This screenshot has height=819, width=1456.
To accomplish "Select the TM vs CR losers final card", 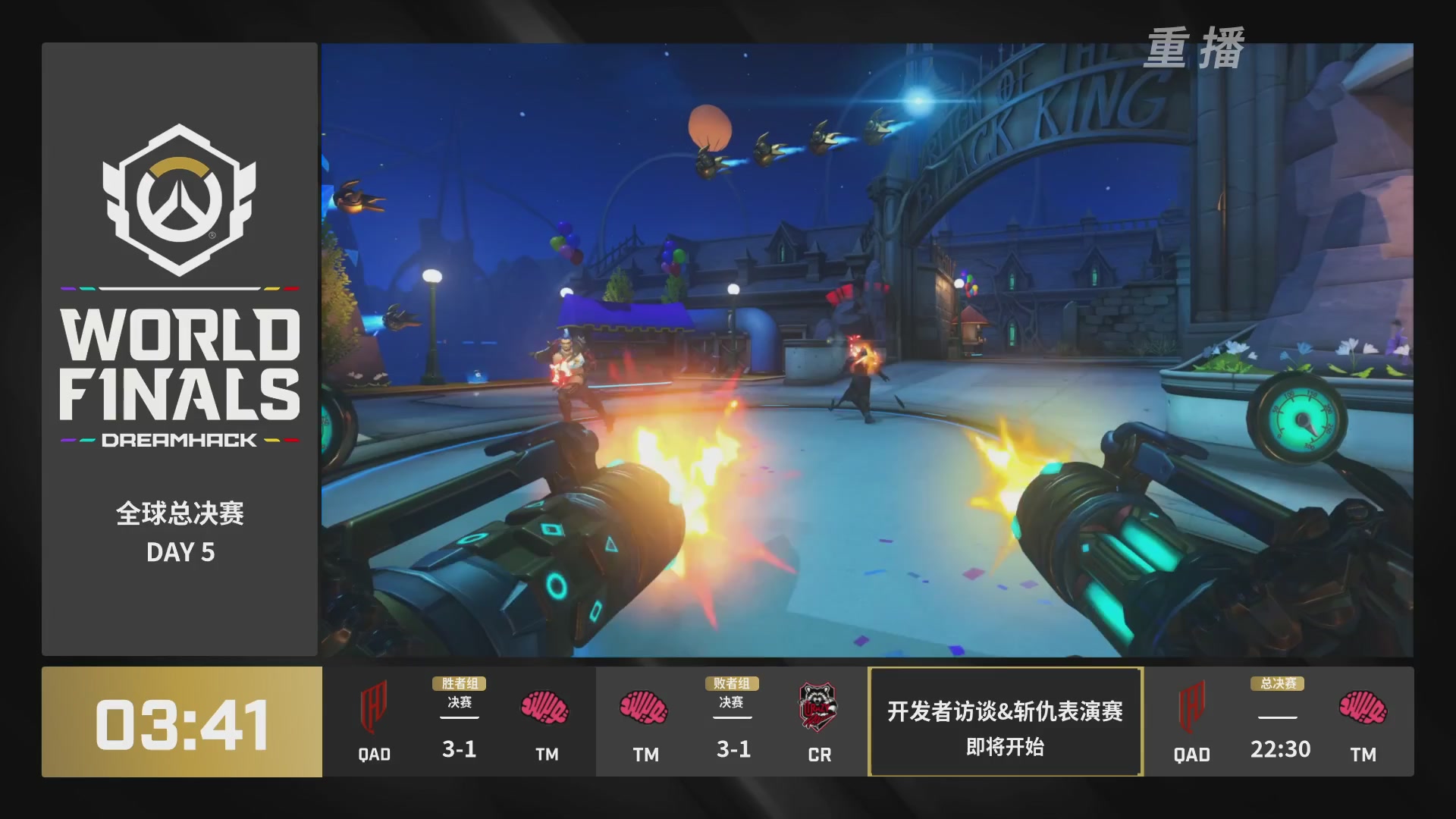I will tap(732, 721).
